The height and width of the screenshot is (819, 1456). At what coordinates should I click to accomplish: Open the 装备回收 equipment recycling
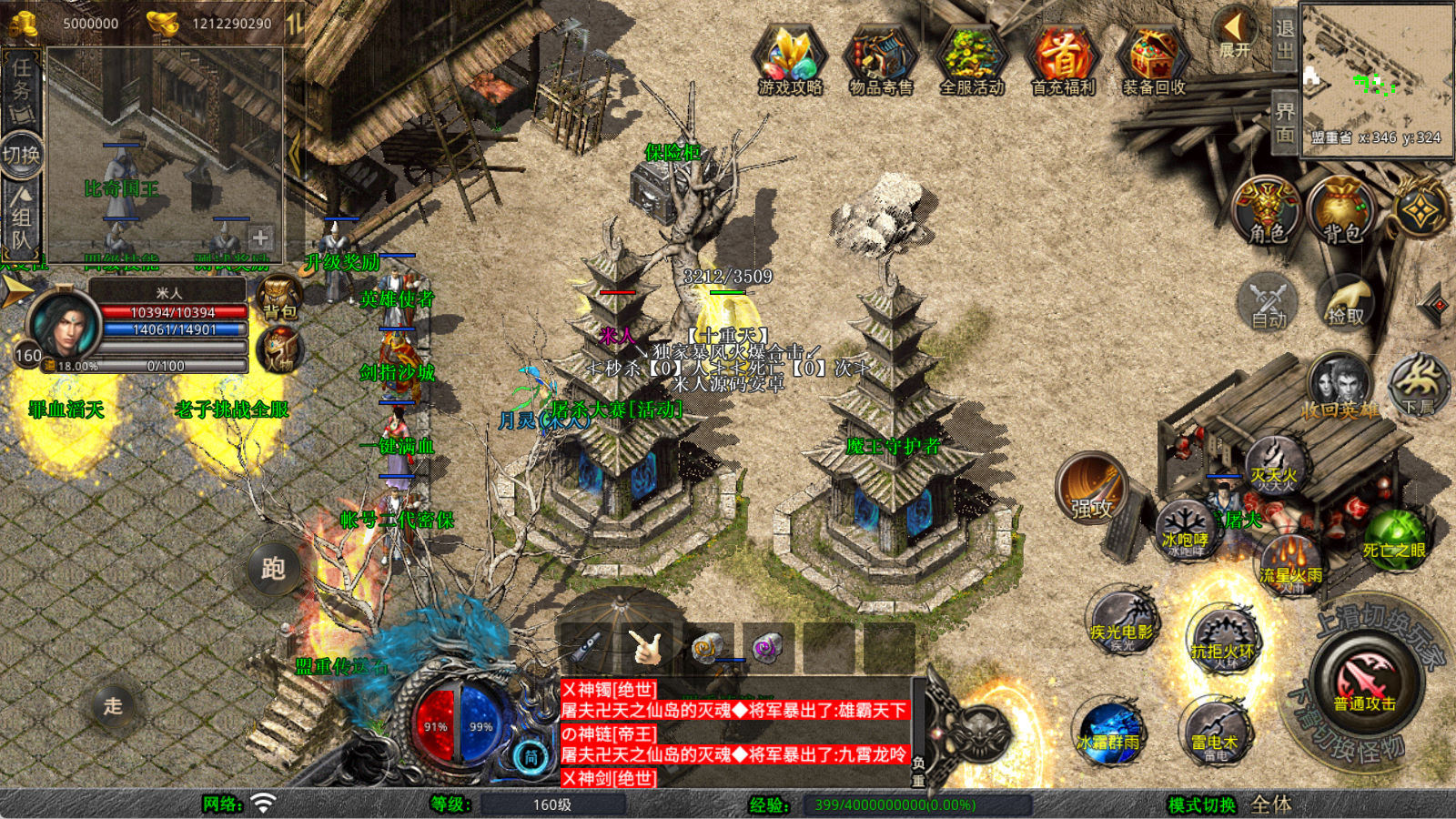coord(1153,59)
